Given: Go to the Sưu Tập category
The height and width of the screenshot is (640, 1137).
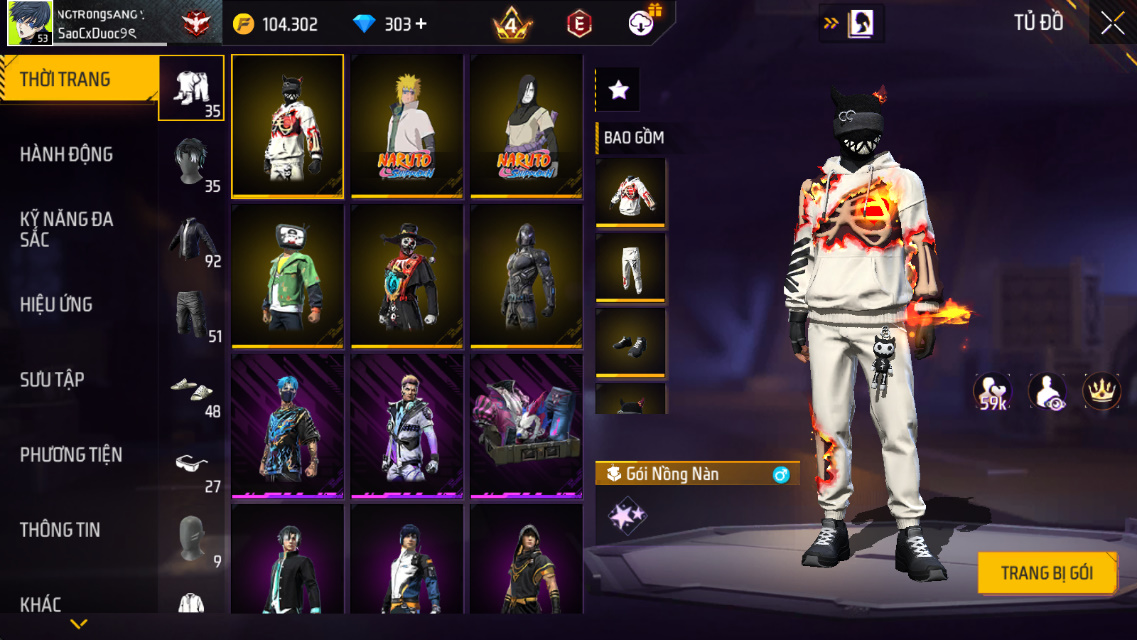Looking at the screenshot, I should pos(52,379).
